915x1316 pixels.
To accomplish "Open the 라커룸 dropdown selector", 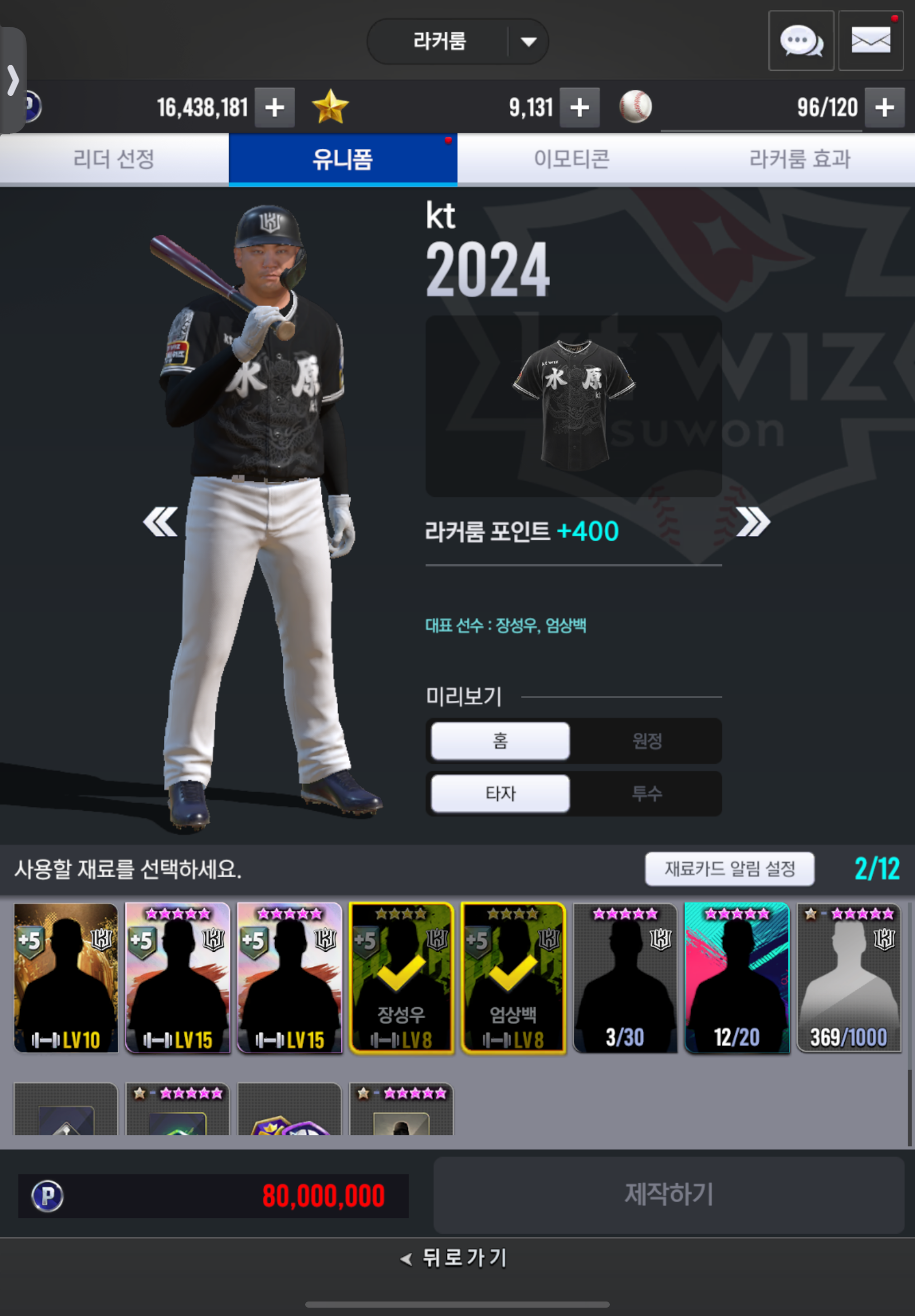I will pos(457,41).
